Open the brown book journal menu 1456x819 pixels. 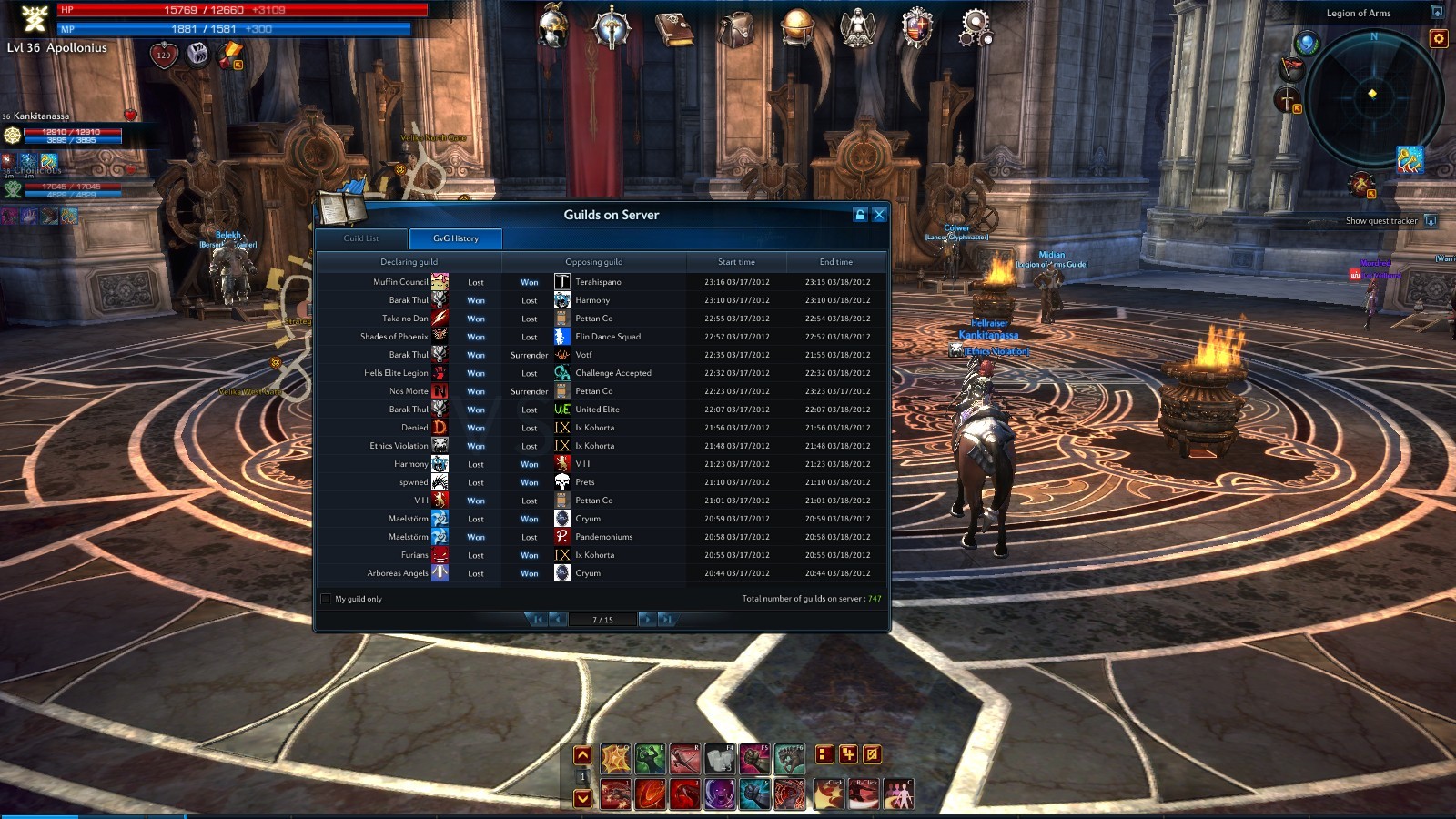click(674, 29)
